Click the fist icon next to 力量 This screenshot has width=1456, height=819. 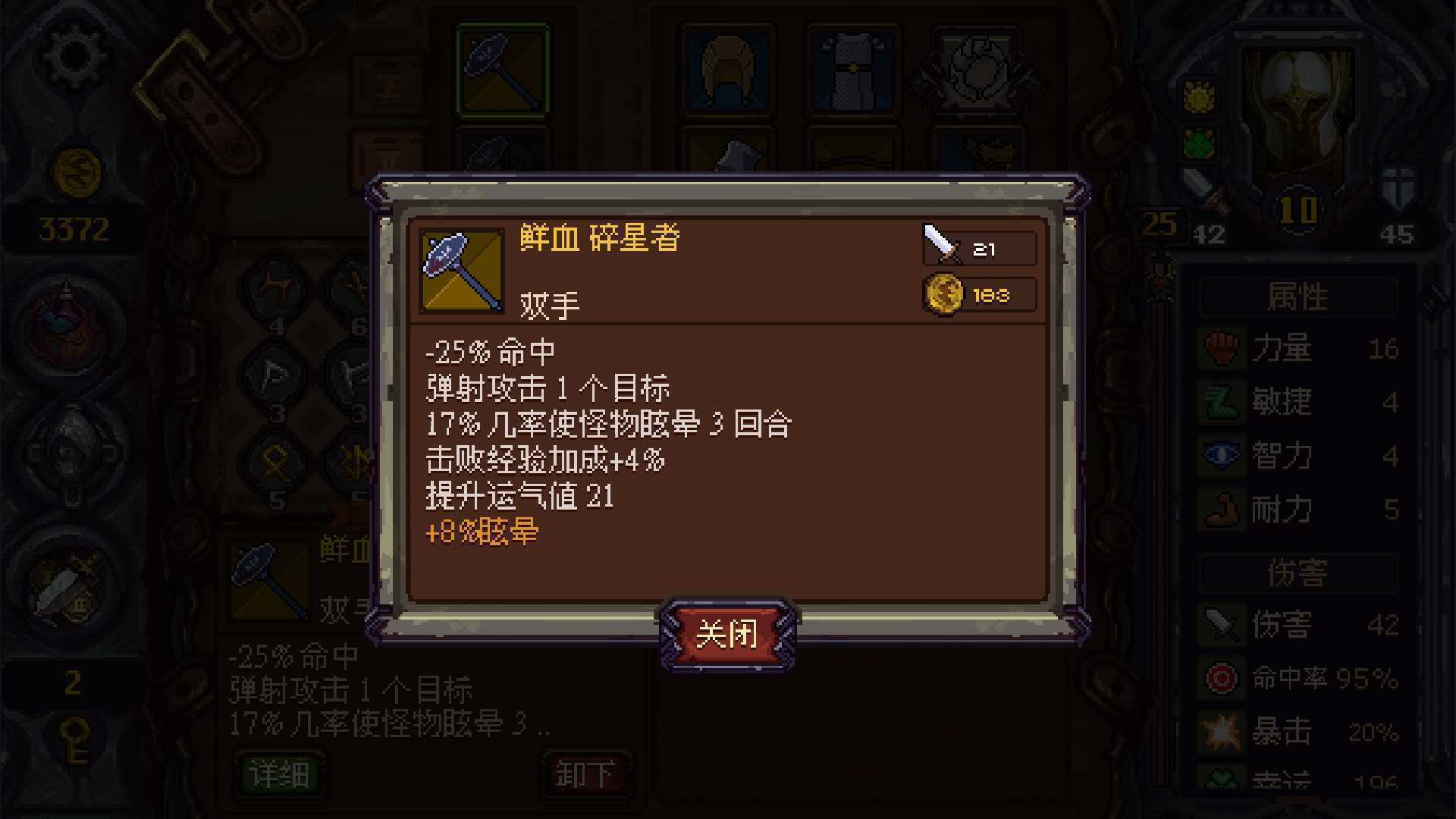click(1222, 349)
